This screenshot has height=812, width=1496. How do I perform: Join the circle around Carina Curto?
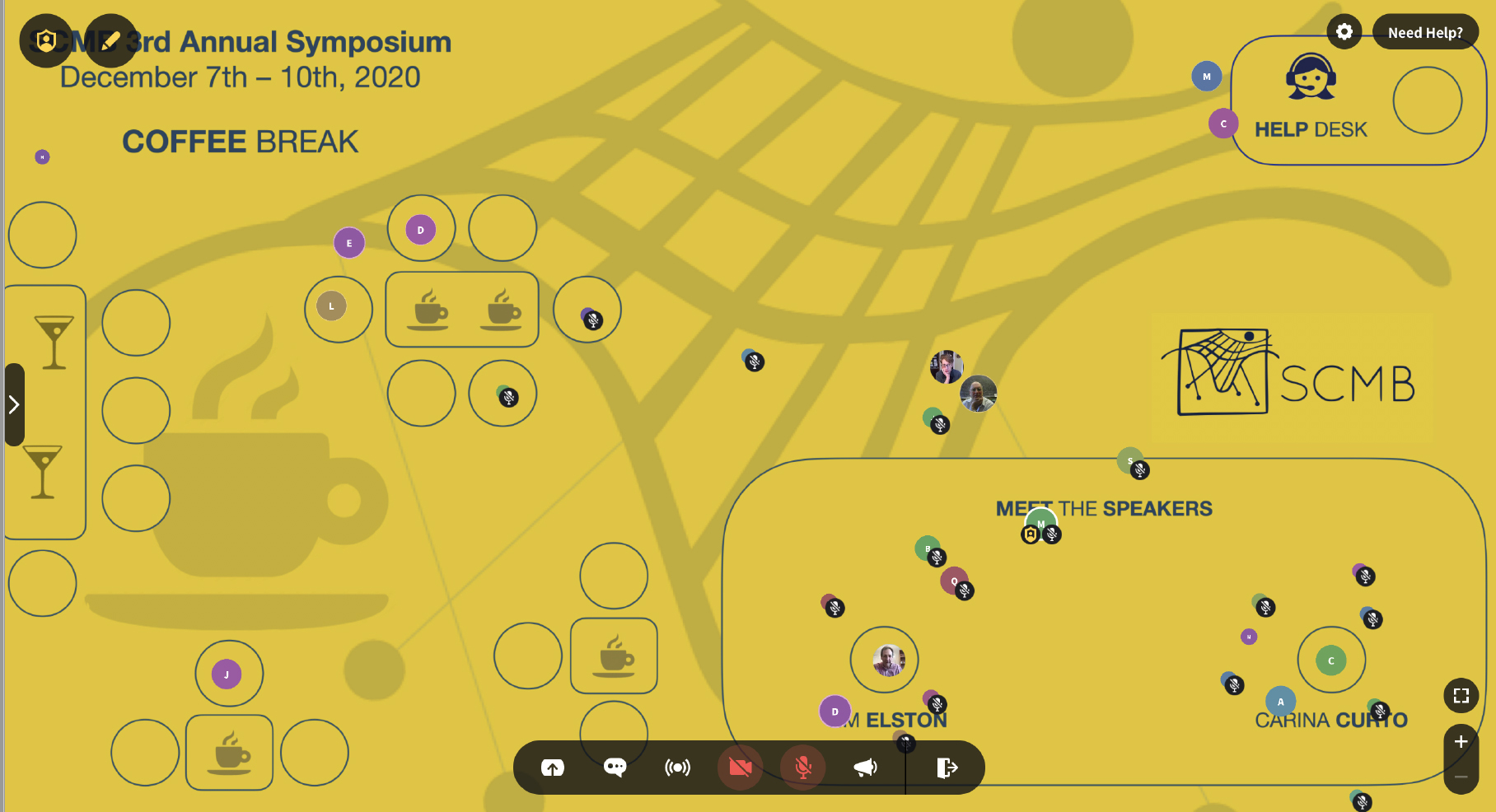pyautogui.click(x=1331, y=659)
